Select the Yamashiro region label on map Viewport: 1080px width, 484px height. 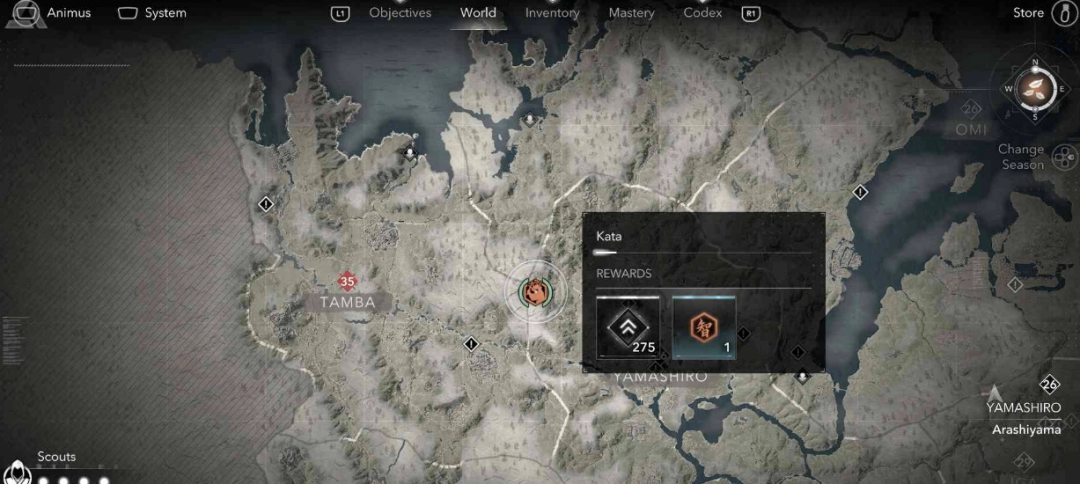click(x=660, y=377)
